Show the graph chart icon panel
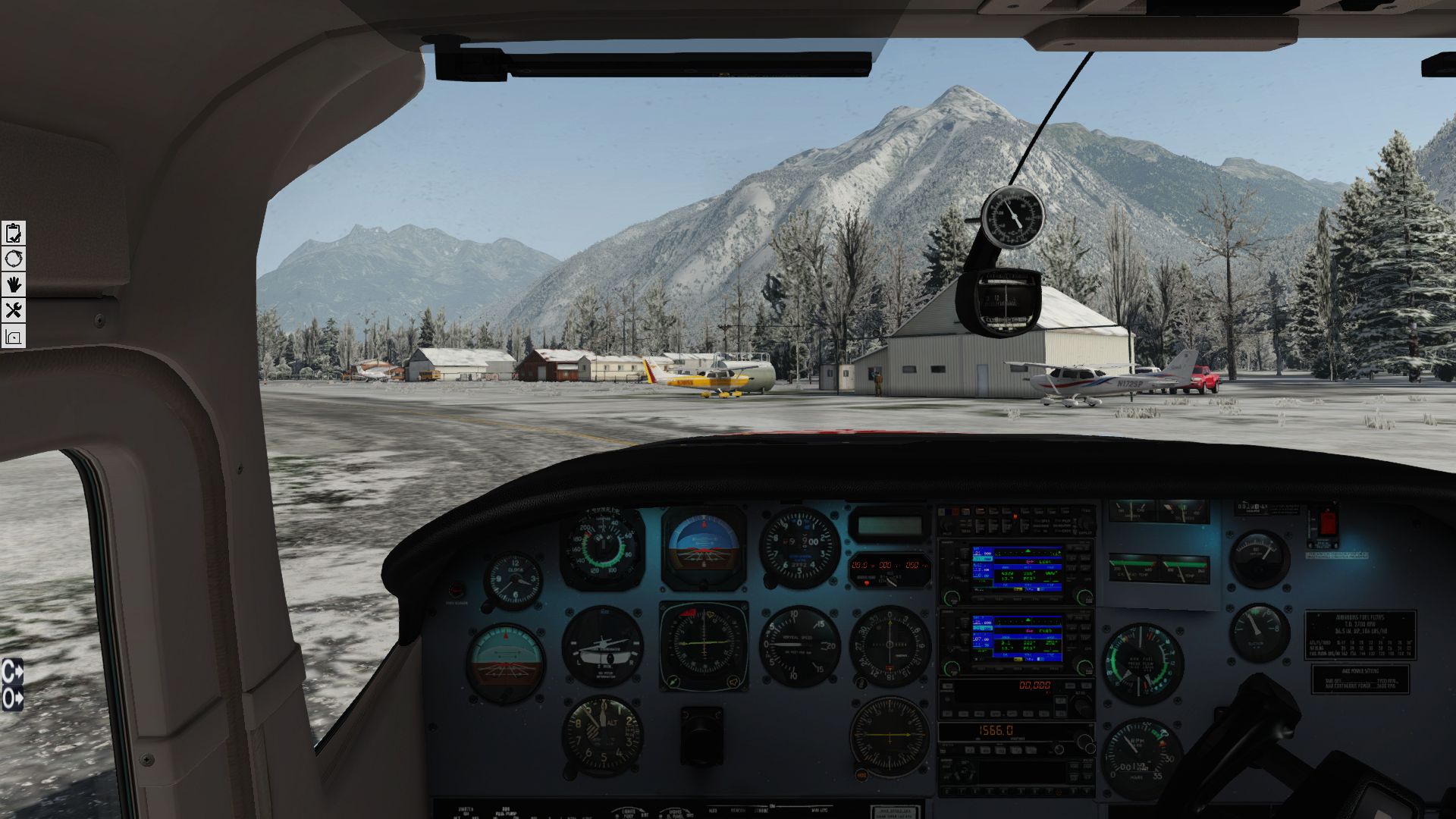This screenshot has width=1456, height=819. coord(13,336)
